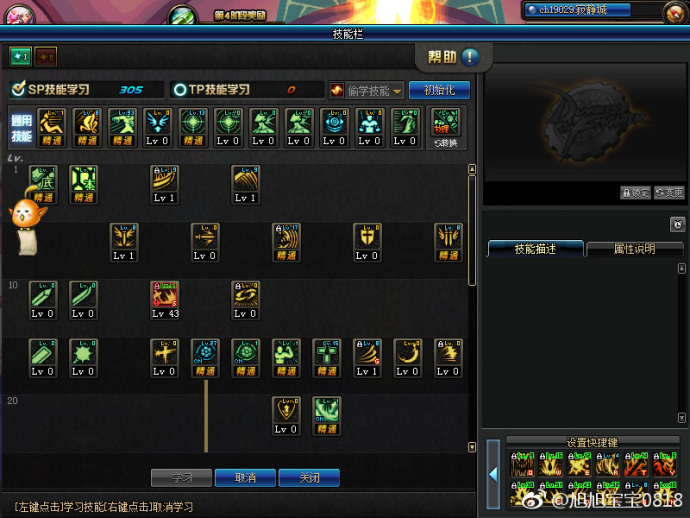Click the blue left arrow beside hotkey slots

[x=494, y=473]
